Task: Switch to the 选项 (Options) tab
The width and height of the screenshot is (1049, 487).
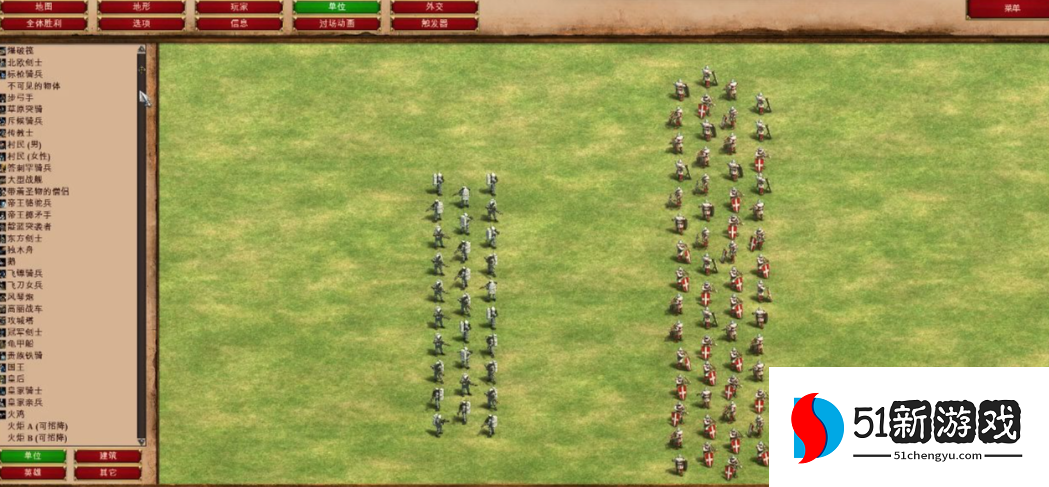Action: click(141, 23)
